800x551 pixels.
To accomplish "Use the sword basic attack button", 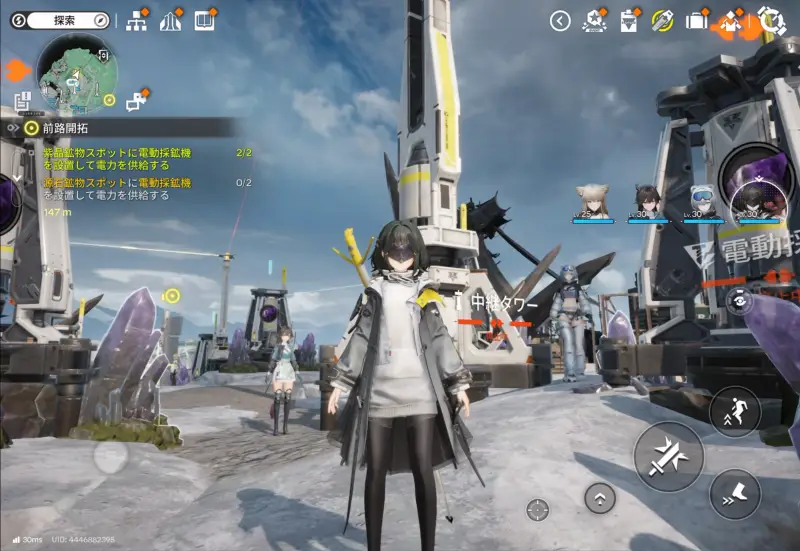I will [668, 456].
